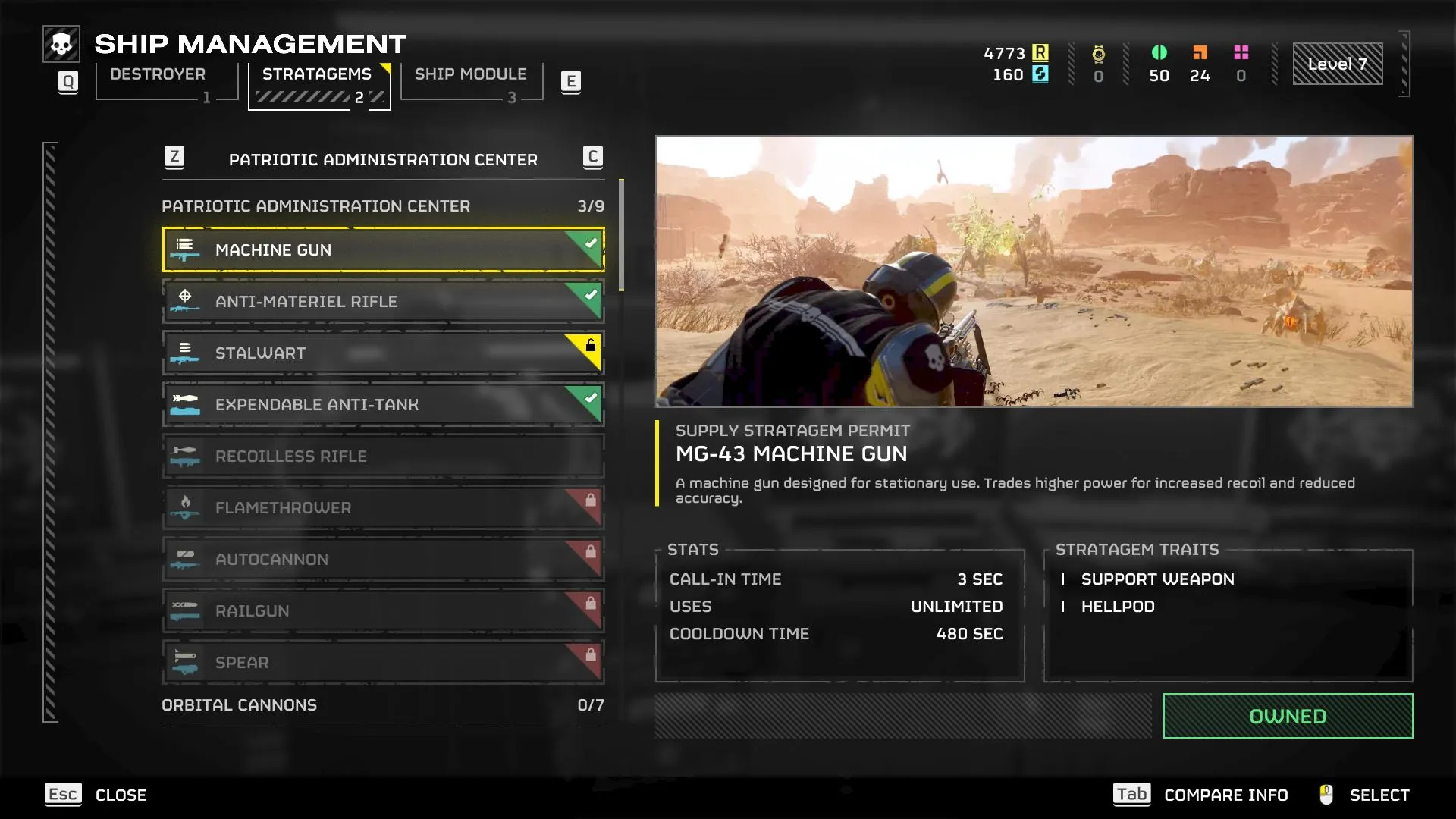1456x819 pixels.
Task: Select the Machine Gun stratagem
Action: [x=383, y=249]
